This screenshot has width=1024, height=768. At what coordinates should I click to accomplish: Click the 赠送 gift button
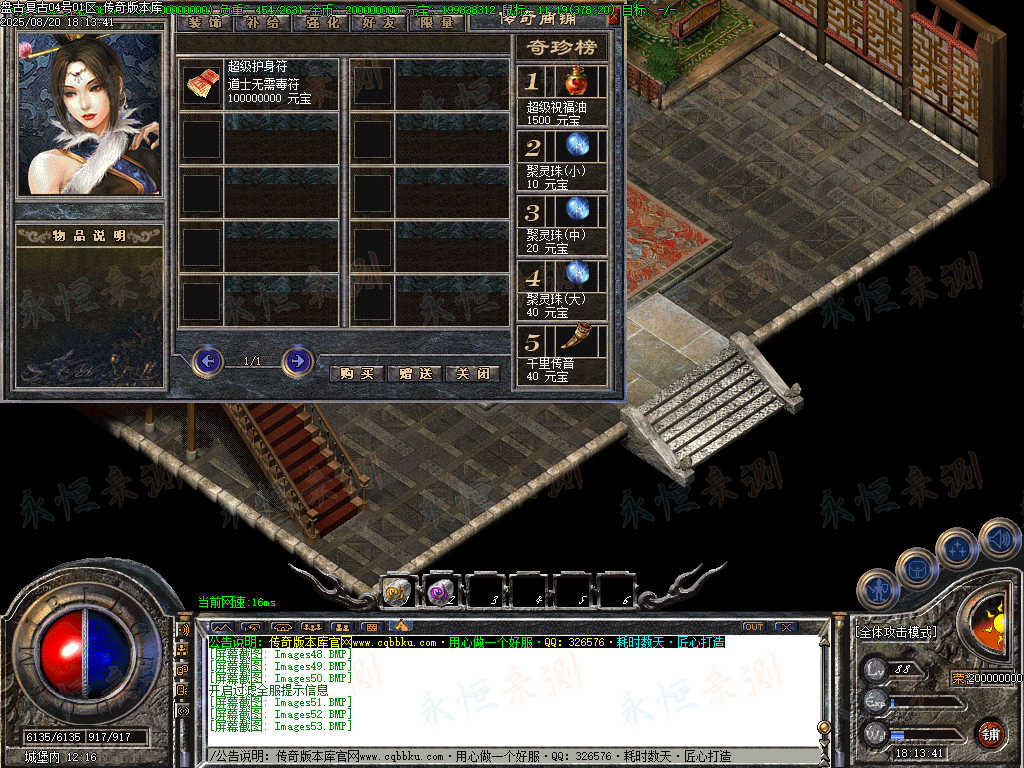(414, 373)
